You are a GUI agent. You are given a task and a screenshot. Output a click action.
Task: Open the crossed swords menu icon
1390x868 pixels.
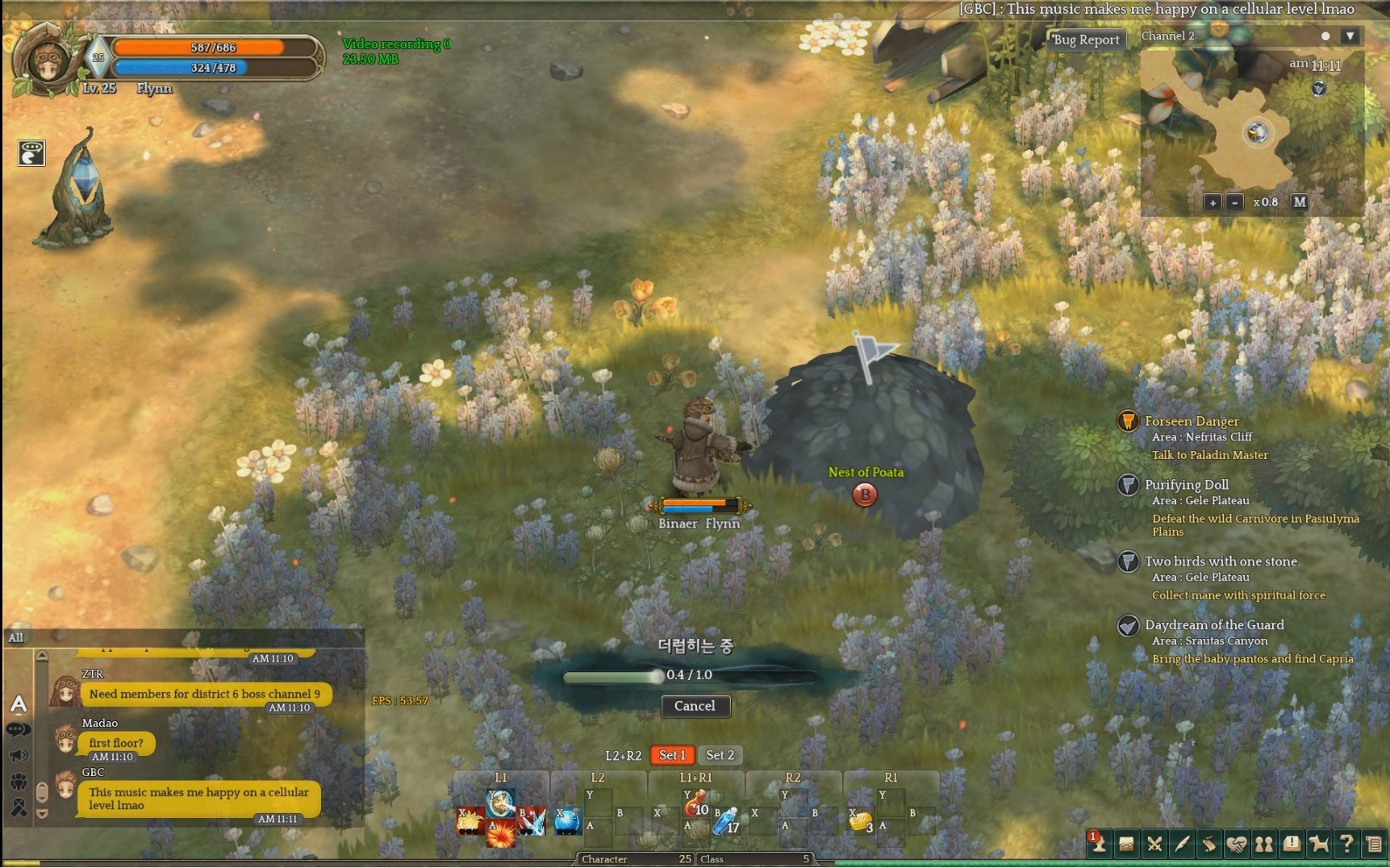click(x=1154, y=845)
